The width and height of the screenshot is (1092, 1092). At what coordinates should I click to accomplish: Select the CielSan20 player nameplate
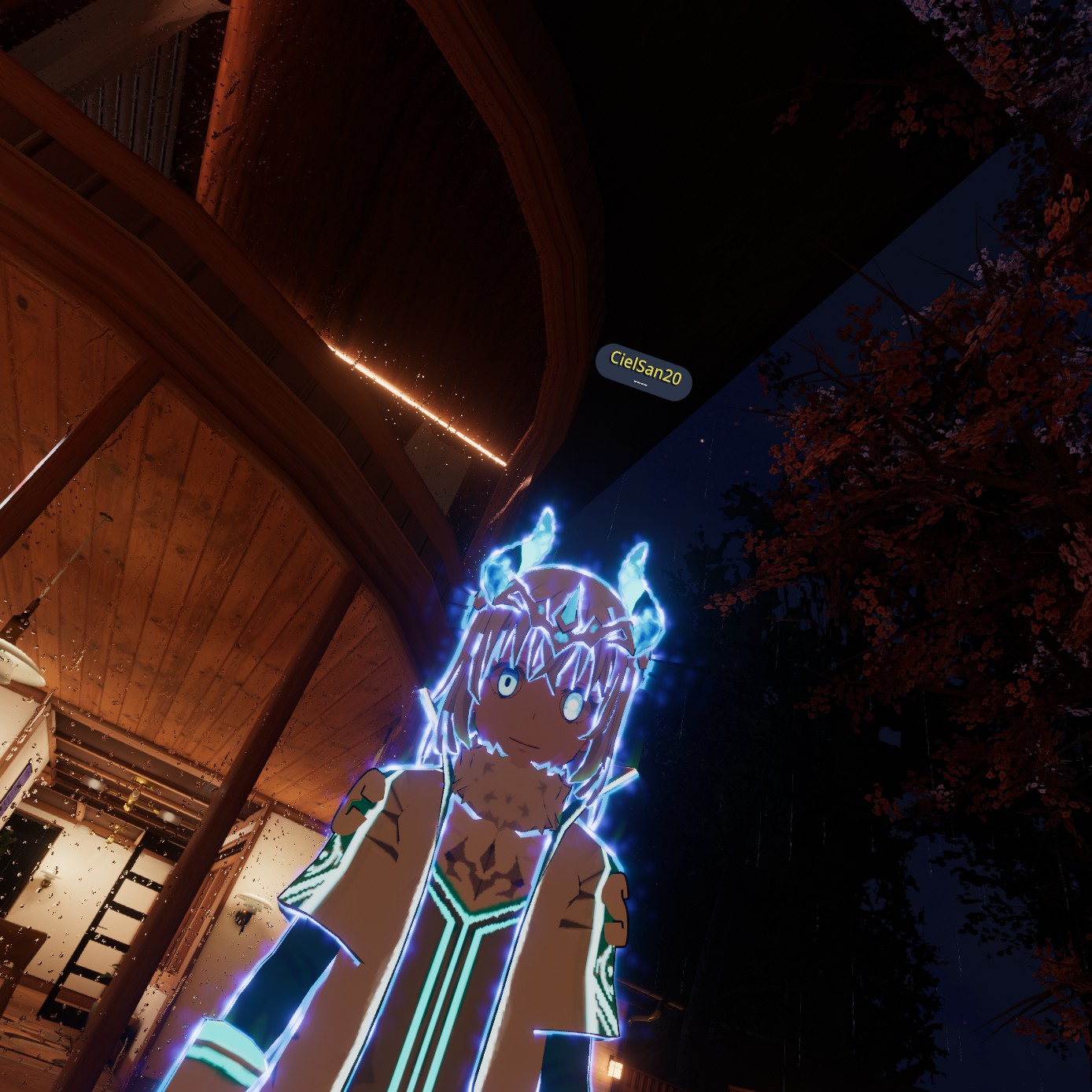pyautogui.click(x=644, y=372)
